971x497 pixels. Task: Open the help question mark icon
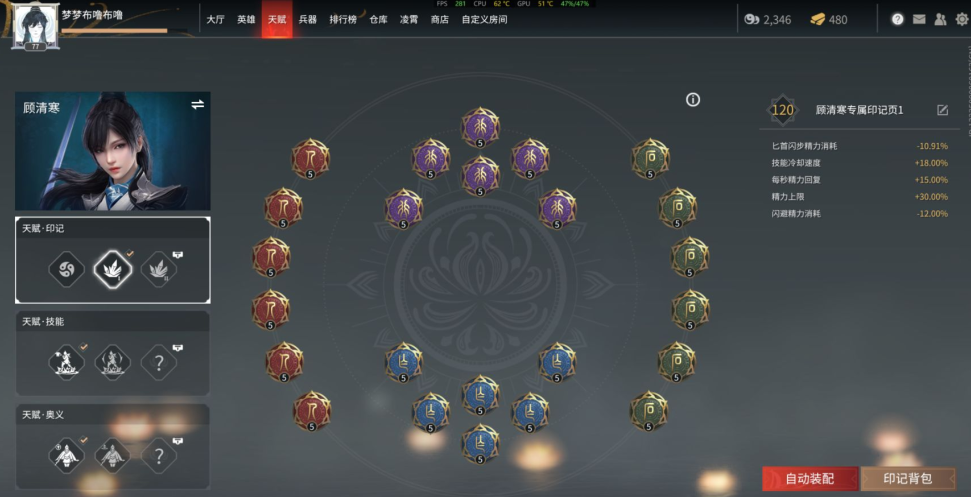tap(897, 19)
